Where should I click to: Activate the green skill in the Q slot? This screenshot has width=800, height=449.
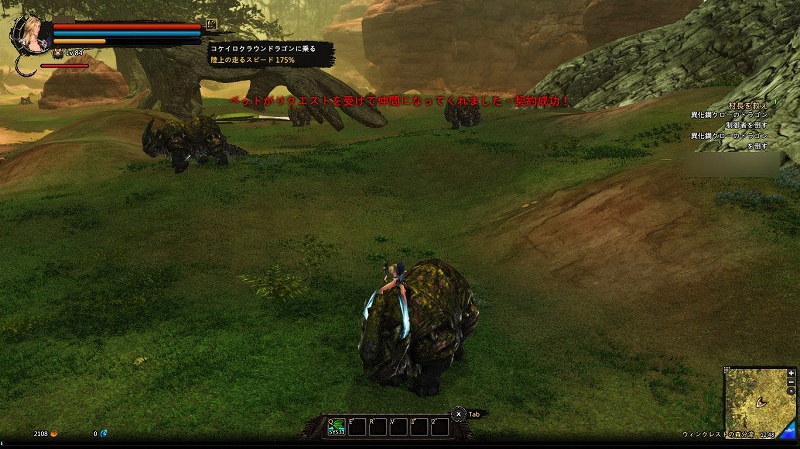pos(337,425)
